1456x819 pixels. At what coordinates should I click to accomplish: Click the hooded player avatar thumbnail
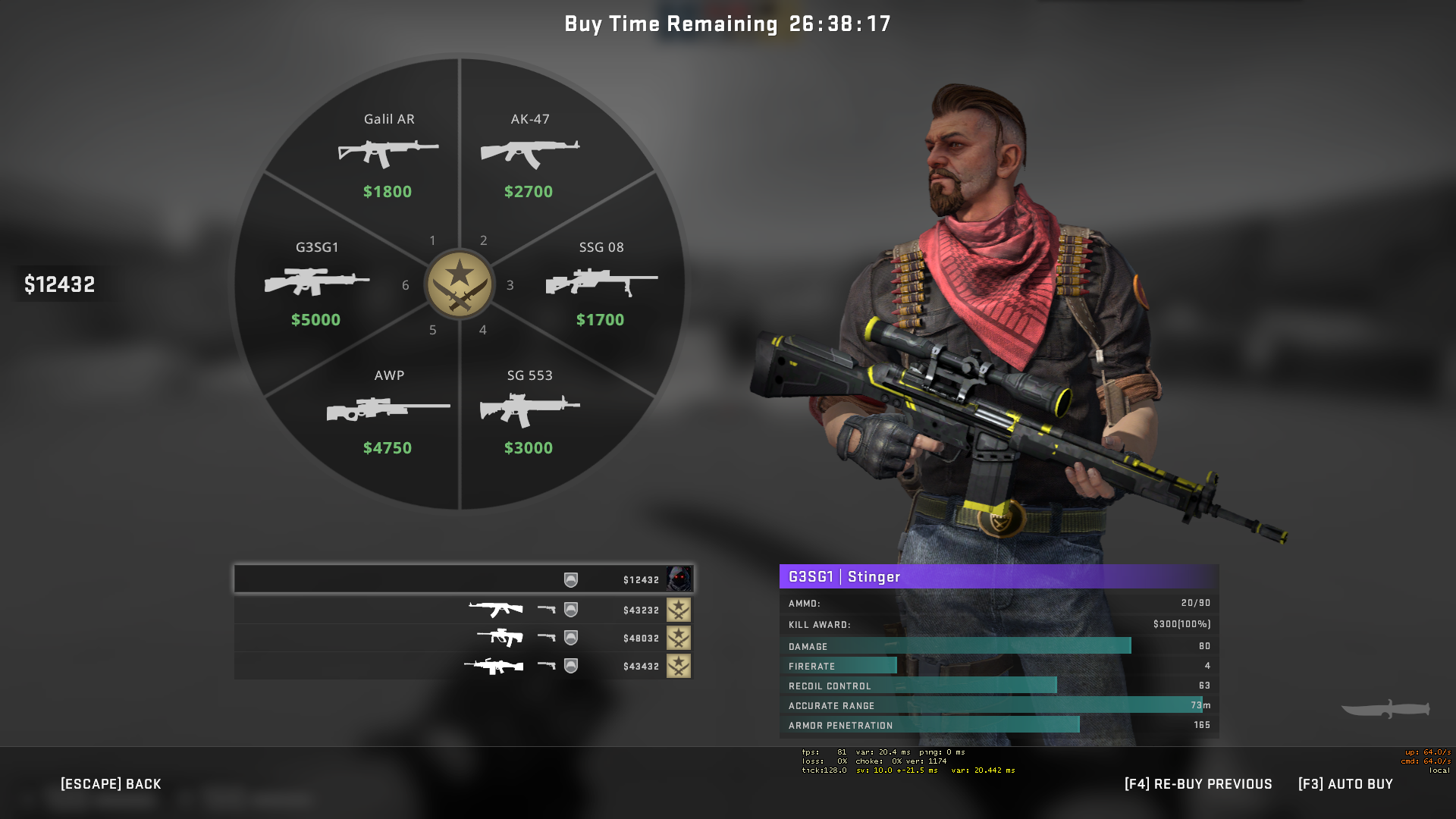[x=679, y=579]
